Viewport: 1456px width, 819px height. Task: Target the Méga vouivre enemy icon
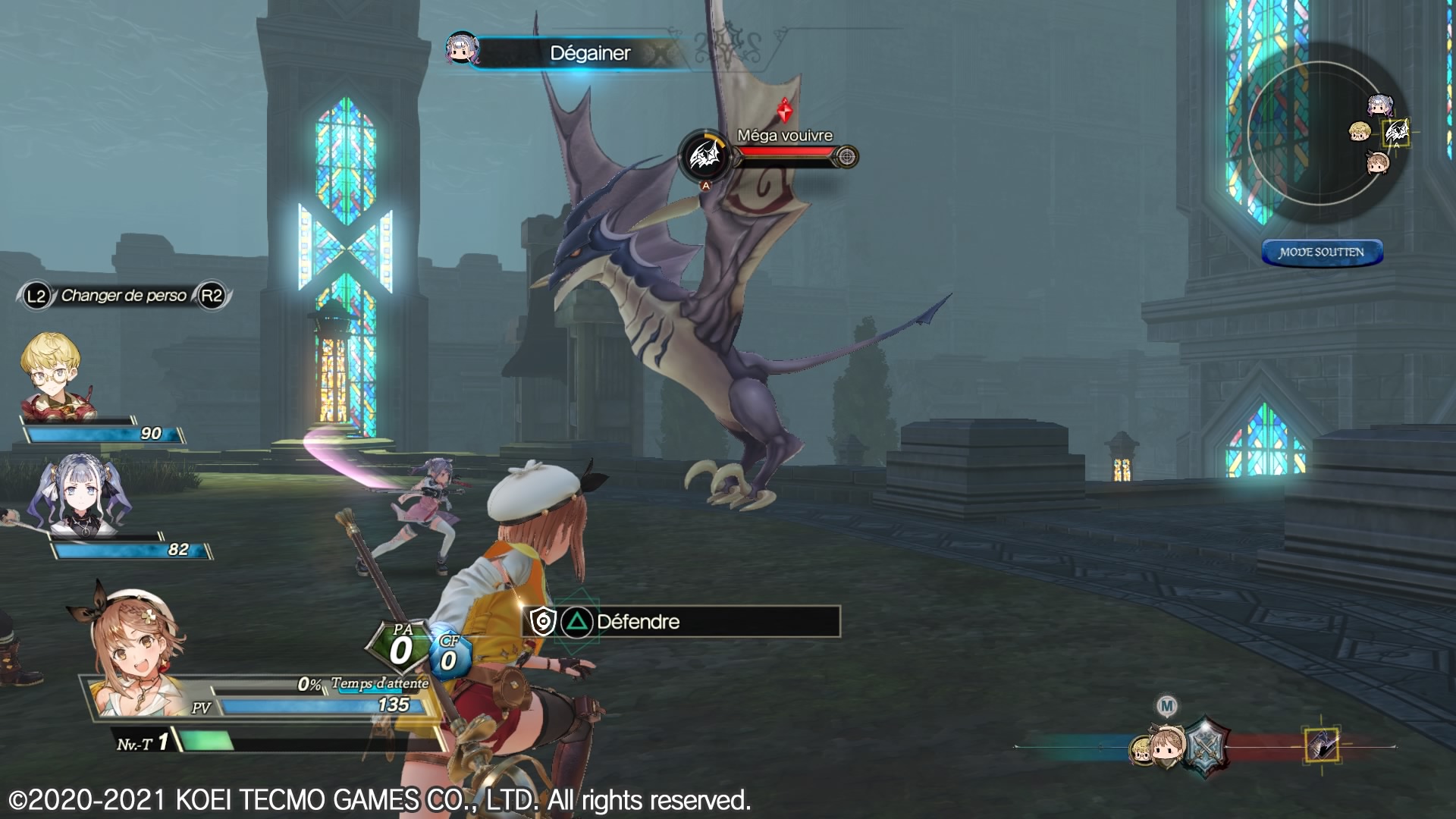tap(704, 157)
